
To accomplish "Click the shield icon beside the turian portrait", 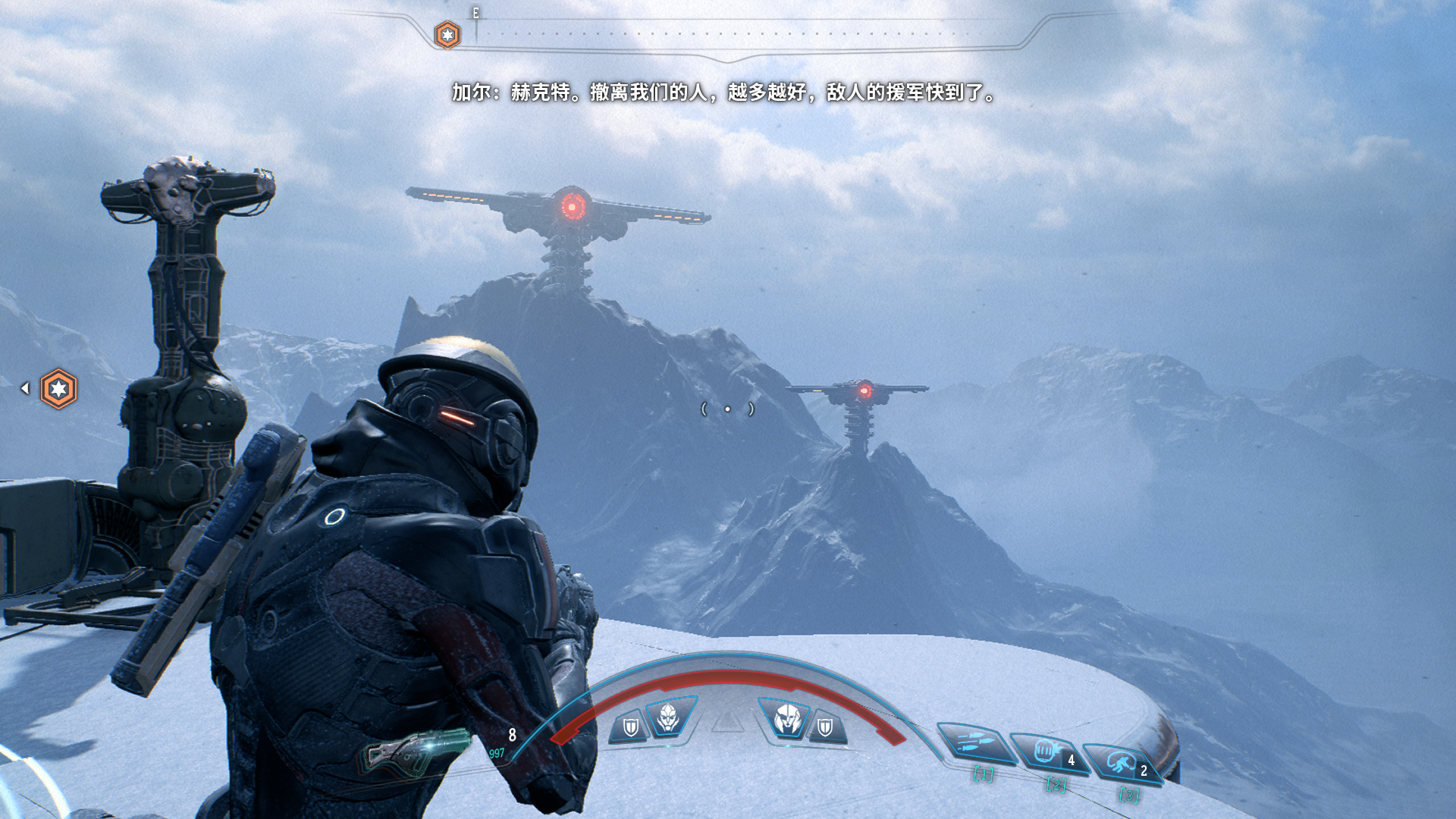I will coord(630,728).
